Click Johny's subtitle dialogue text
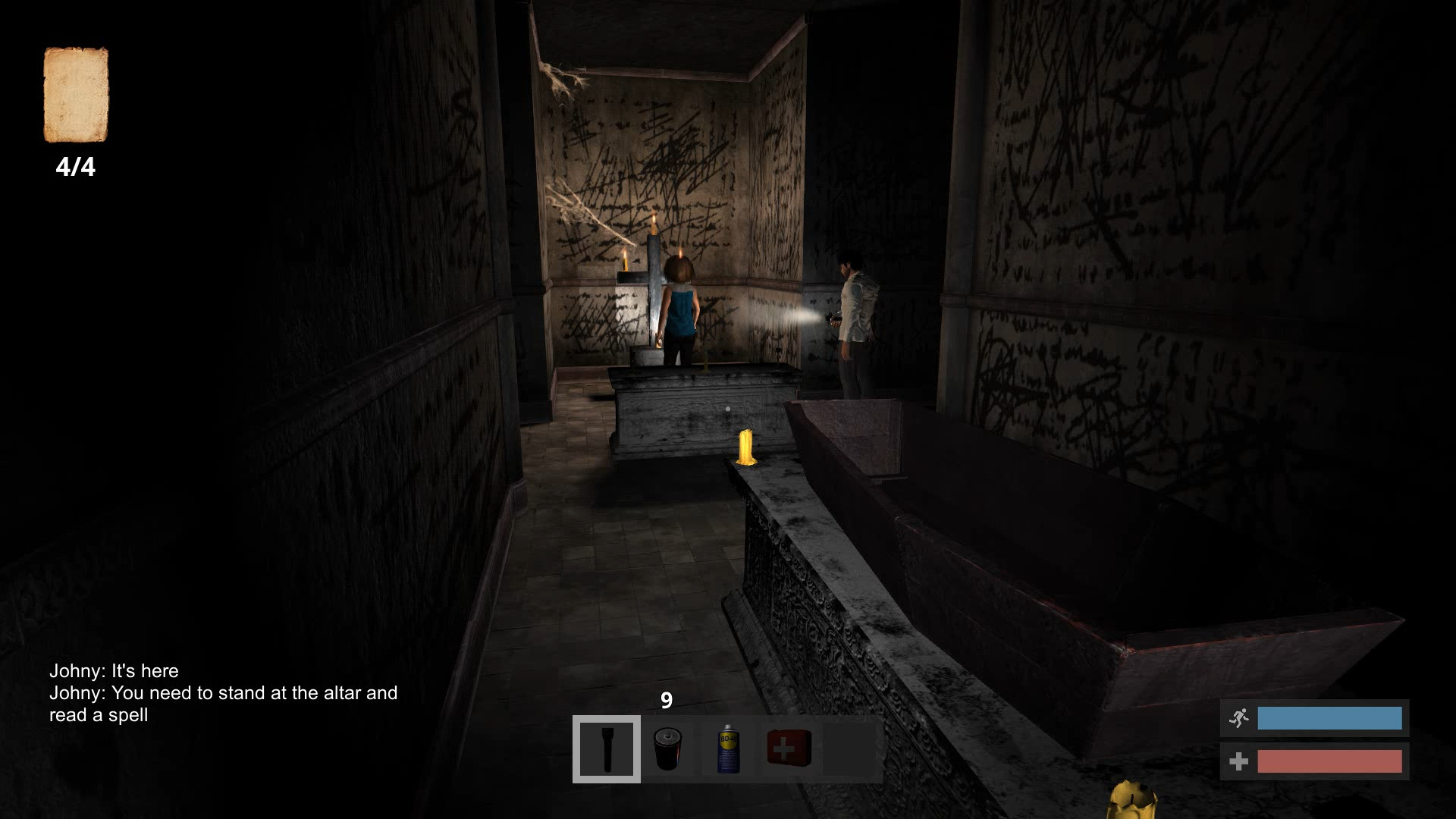This screenshot has width=1456, height=819. (x=224, y=692)
